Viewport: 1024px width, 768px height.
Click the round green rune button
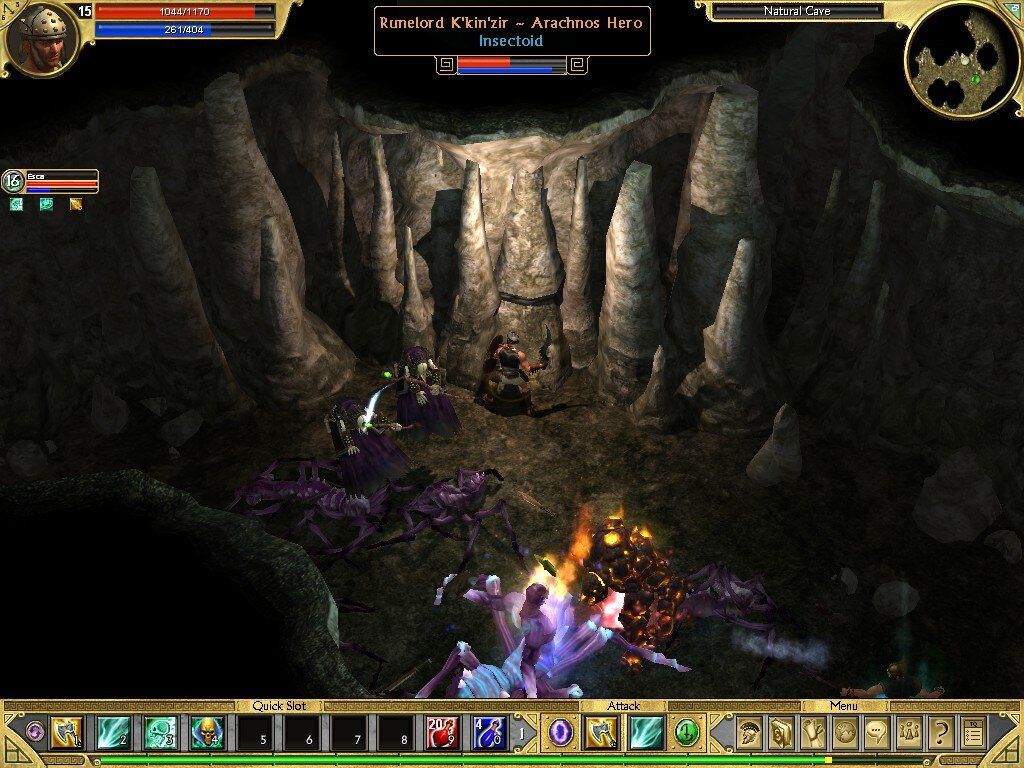(686, 732)
